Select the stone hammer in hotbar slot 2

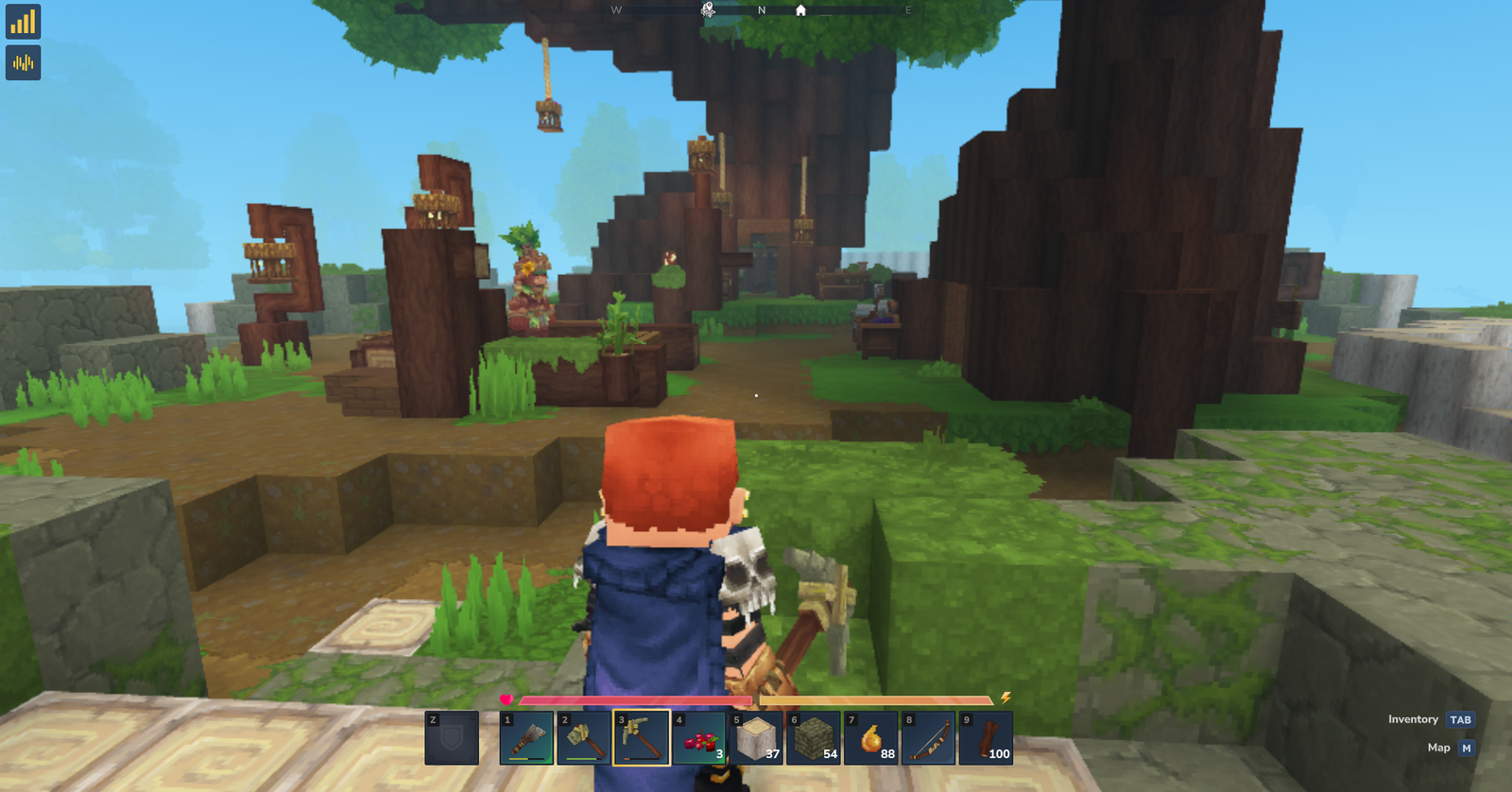[584, 737]
